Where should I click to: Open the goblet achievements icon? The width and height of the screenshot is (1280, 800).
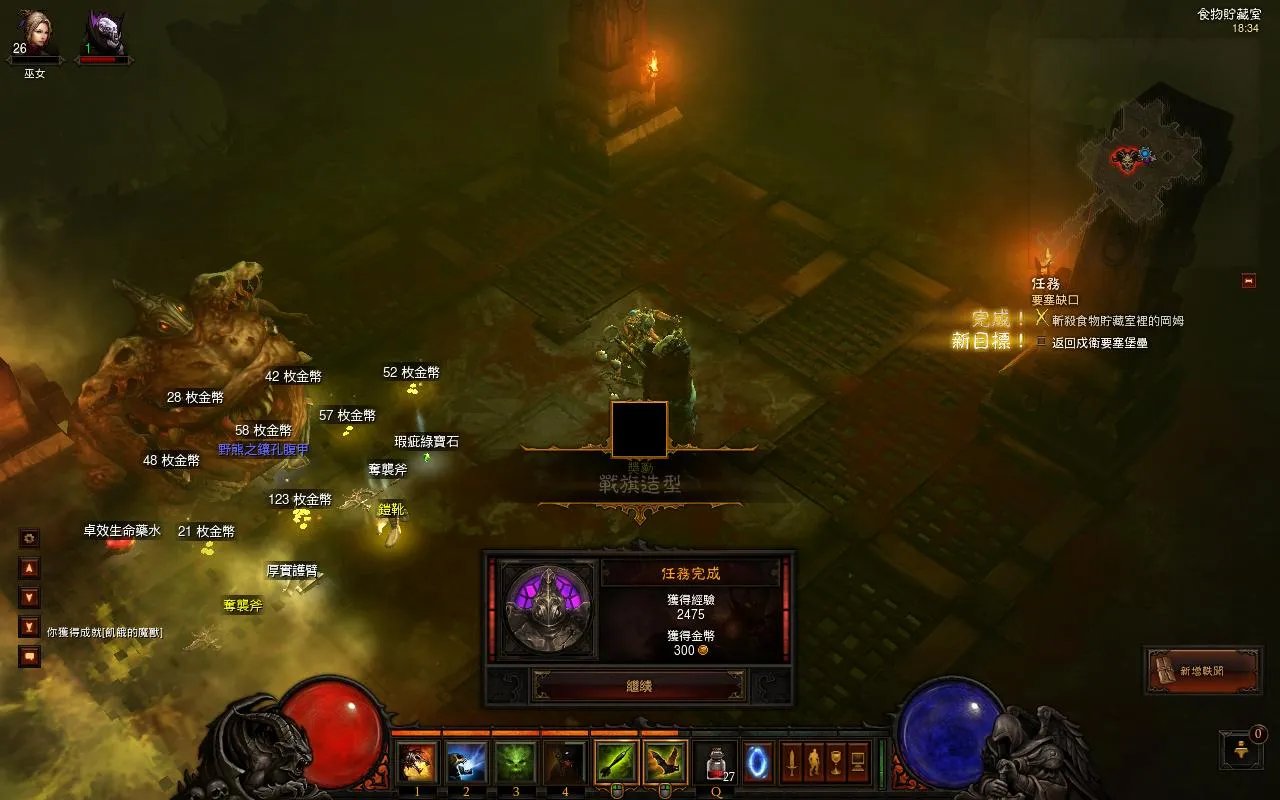(x=836, y=763)
